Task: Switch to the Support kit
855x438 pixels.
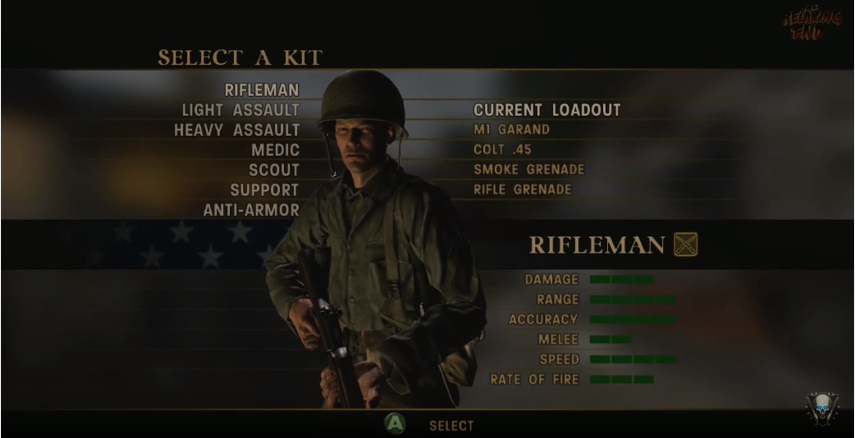Action: (264, 190)
